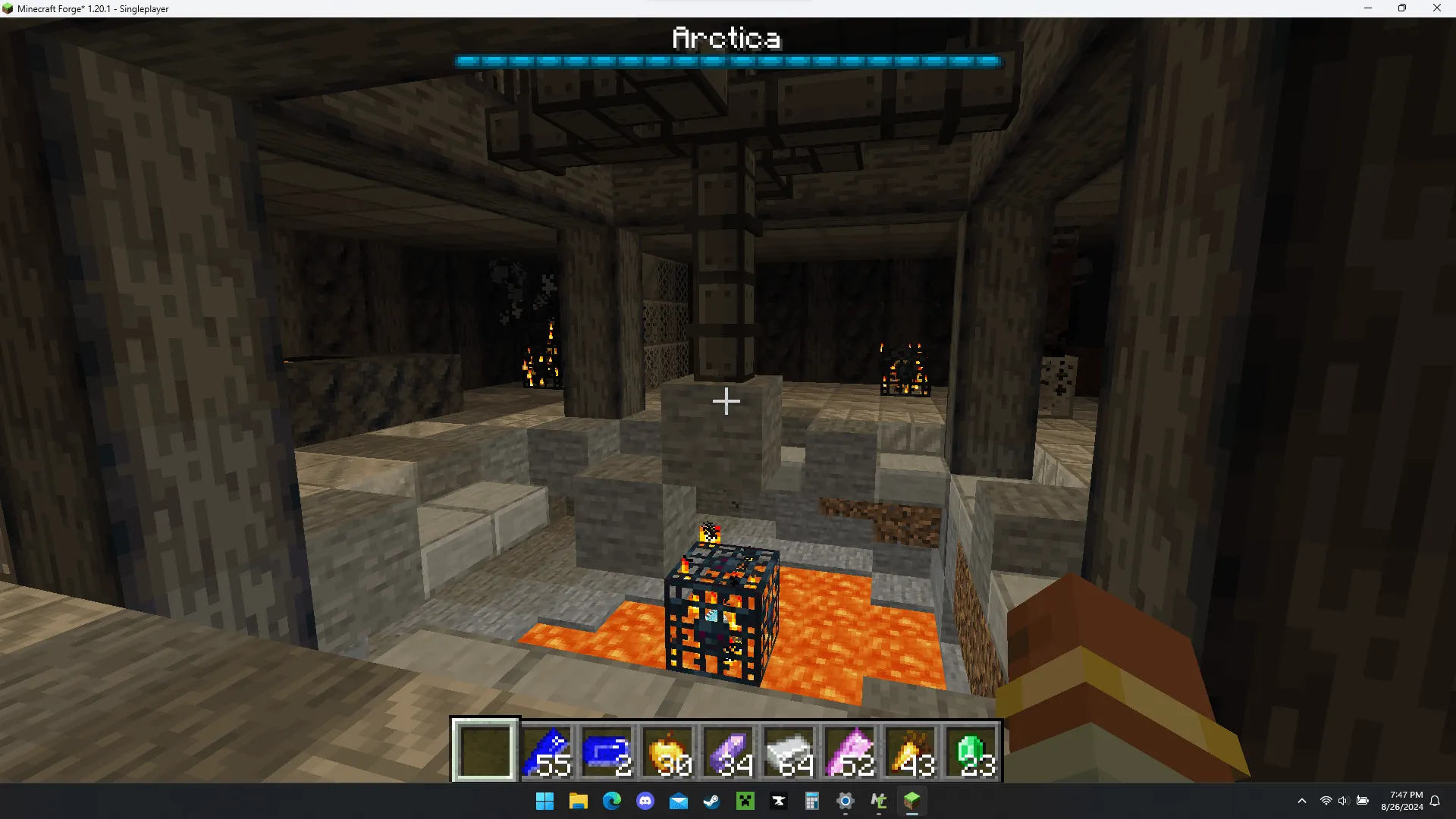This screenshot has width=1456, height=819.
Task: Open the Mail app from the taskbar
Action: [x=679, y=802]
